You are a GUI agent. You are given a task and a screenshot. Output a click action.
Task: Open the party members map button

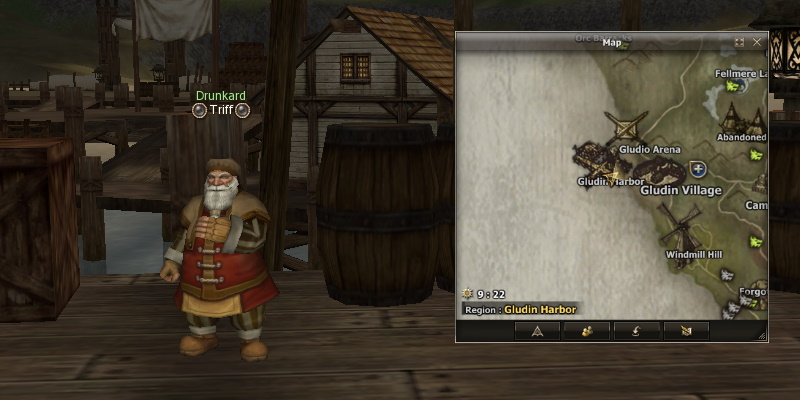coord(587,330)
